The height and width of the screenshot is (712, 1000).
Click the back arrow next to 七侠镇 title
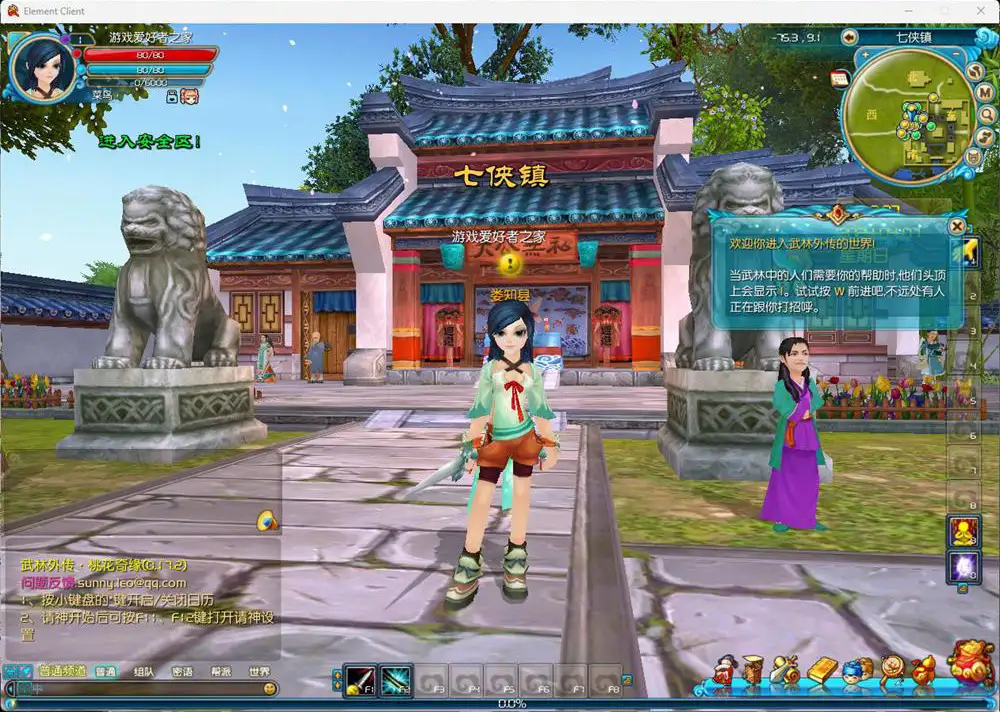click(x=849, y=37)
